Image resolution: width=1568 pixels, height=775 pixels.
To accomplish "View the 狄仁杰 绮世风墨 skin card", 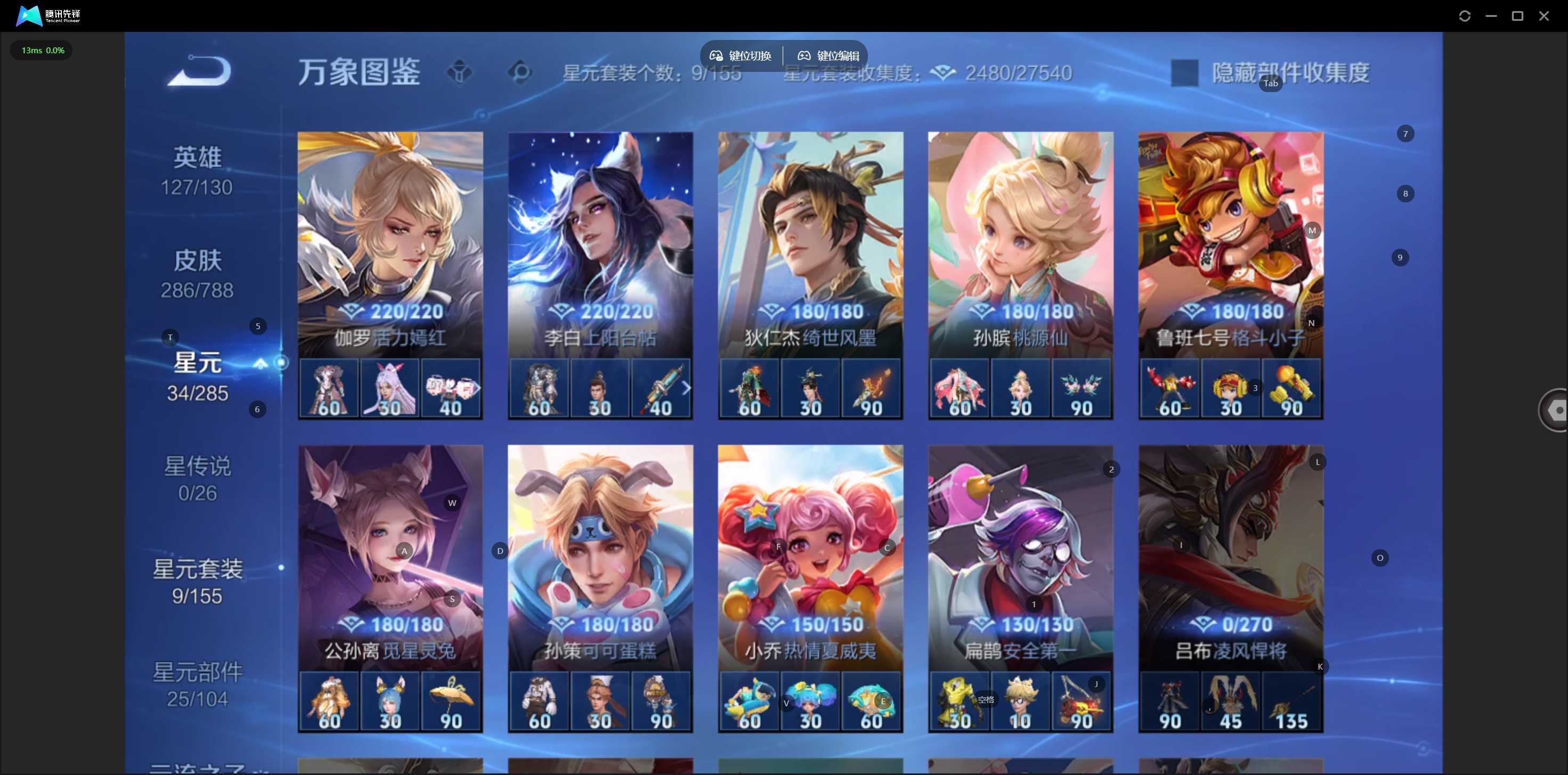I will [810, 243].
